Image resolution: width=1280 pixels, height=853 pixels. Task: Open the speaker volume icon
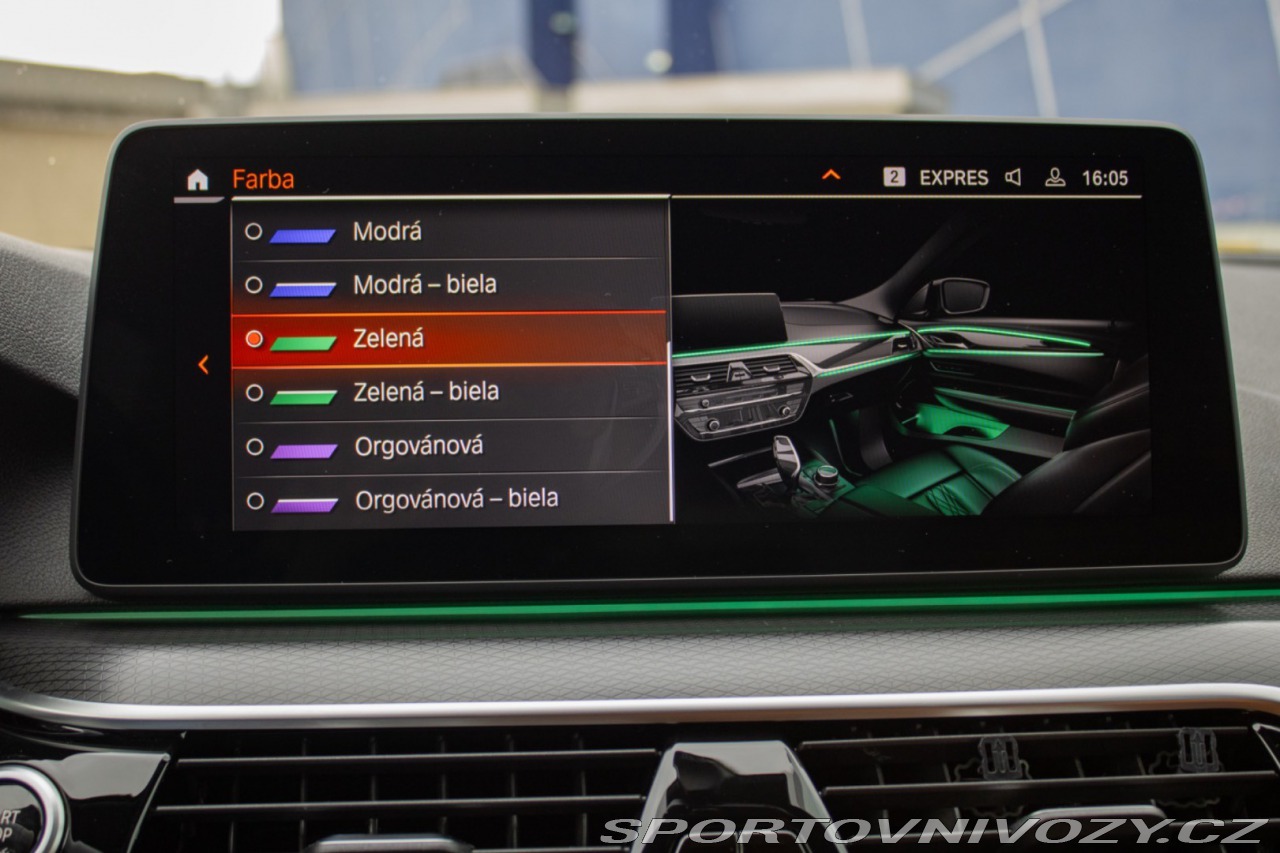[x=1013, y=178]
